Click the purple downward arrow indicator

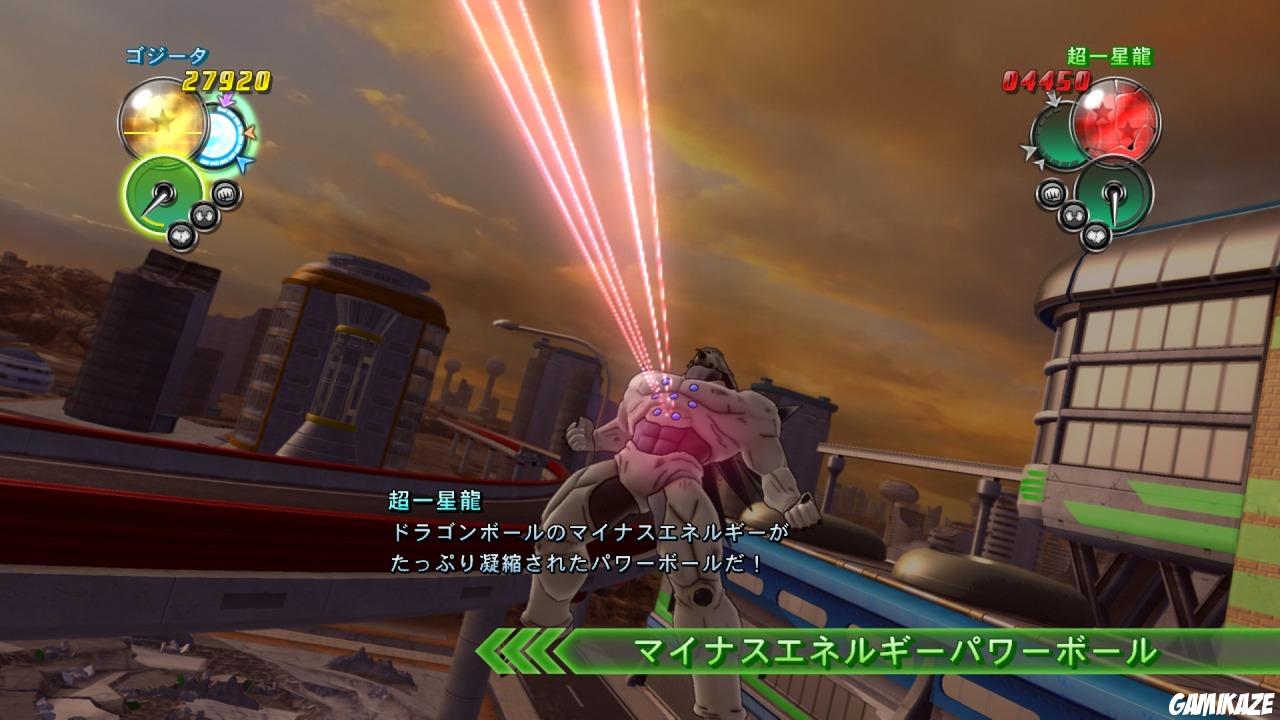point(226,99)
